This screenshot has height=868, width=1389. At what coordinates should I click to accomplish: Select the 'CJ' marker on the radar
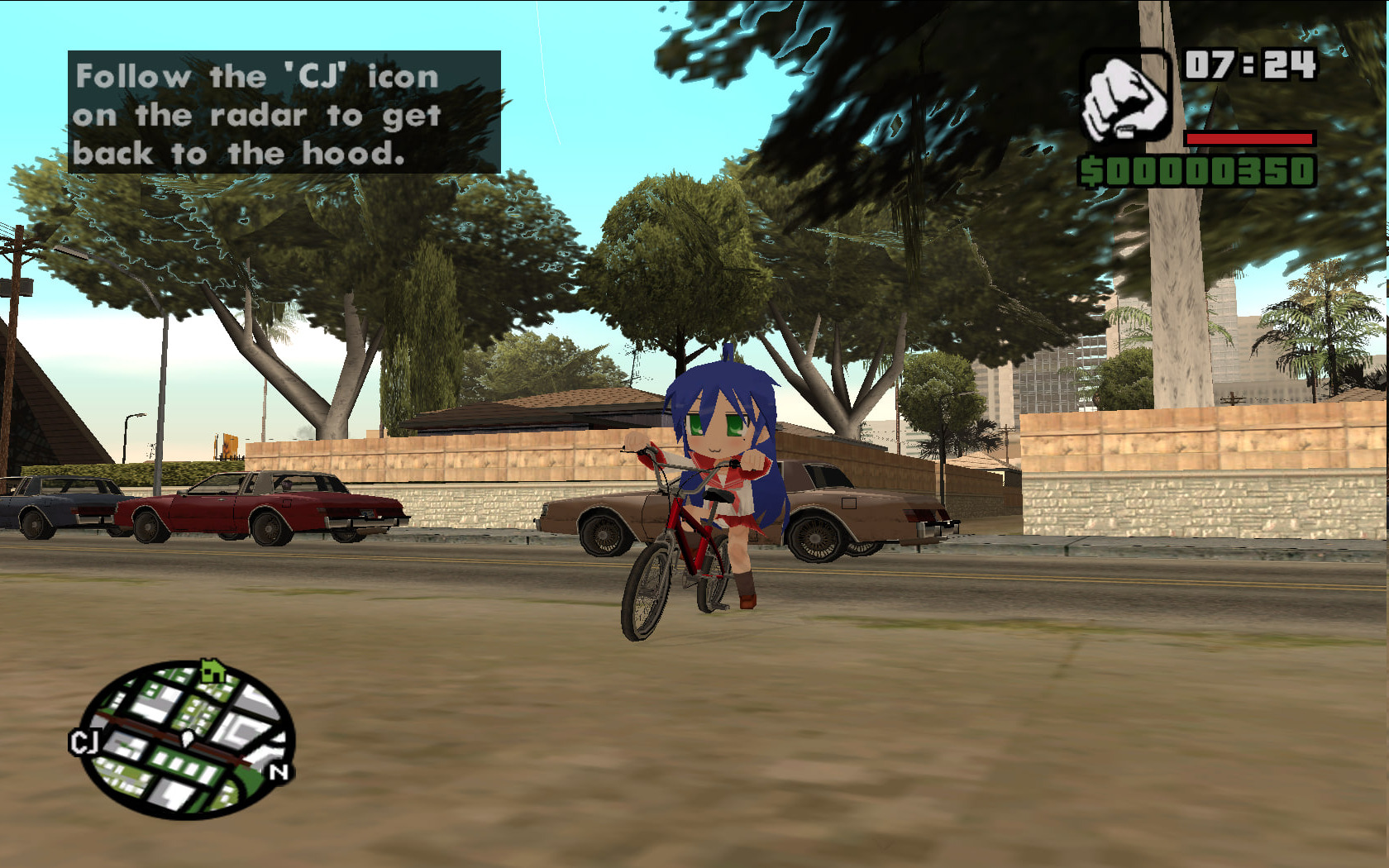[84, 742]
